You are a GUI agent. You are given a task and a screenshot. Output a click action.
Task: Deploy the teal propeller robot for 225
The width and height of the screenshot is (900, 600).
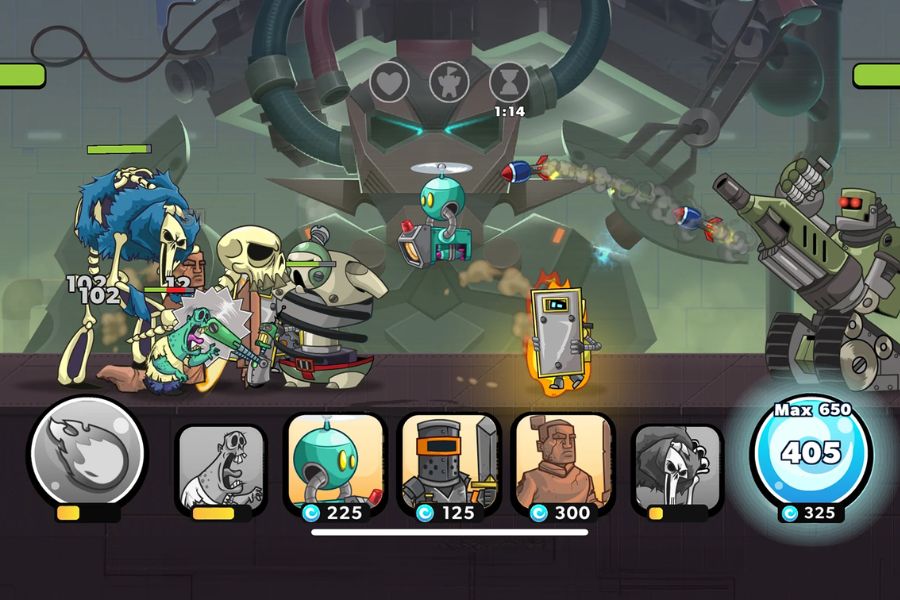point(336,462)
